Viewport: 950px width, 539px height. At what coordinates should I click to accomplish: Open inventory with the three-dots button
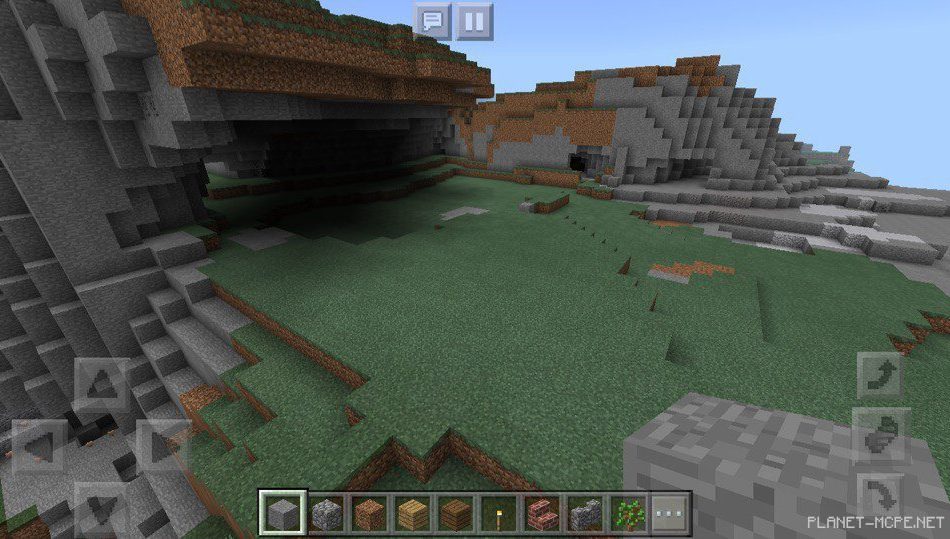tap(670, 514)
